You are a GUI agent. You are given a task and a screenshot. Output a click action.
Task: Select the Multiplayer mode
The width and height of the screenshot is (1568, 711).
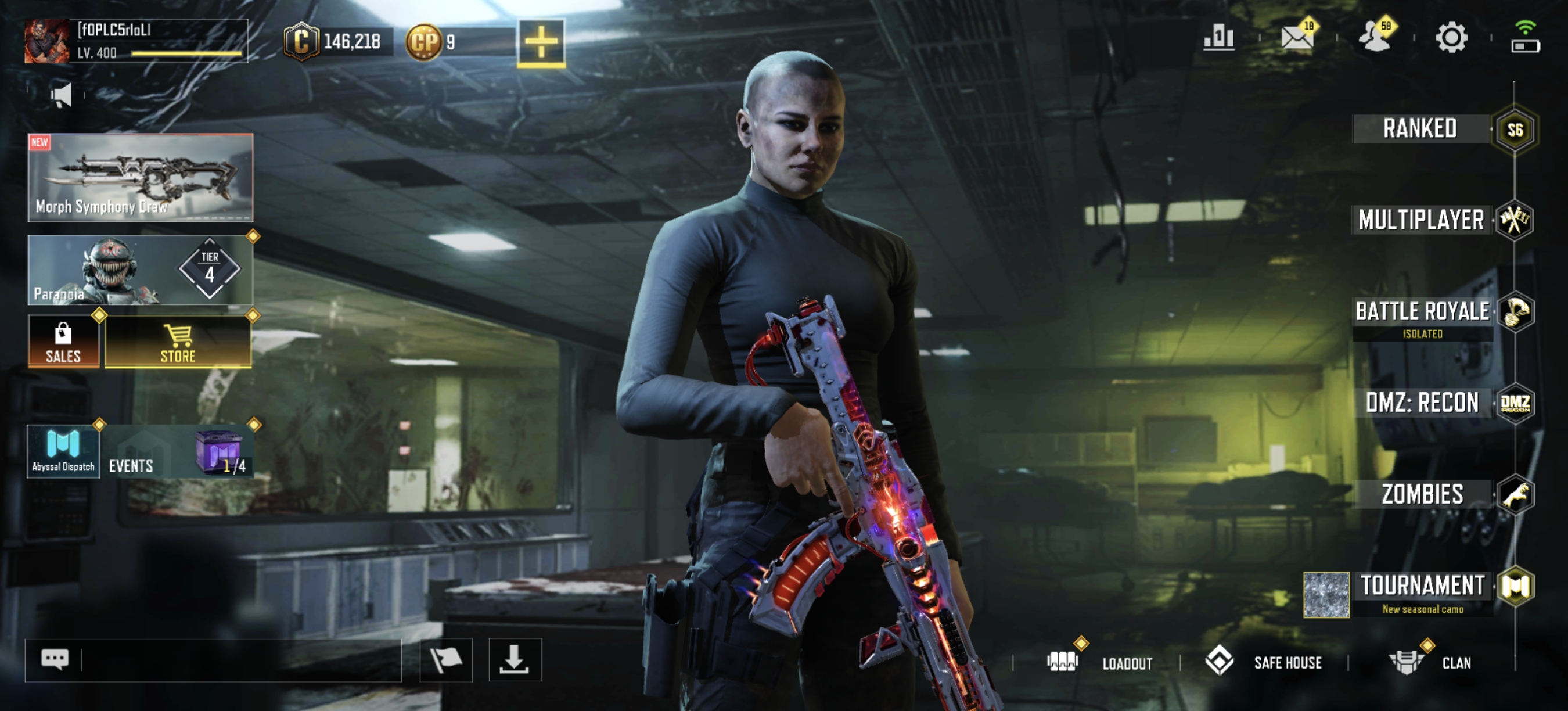coord(1421,220)
